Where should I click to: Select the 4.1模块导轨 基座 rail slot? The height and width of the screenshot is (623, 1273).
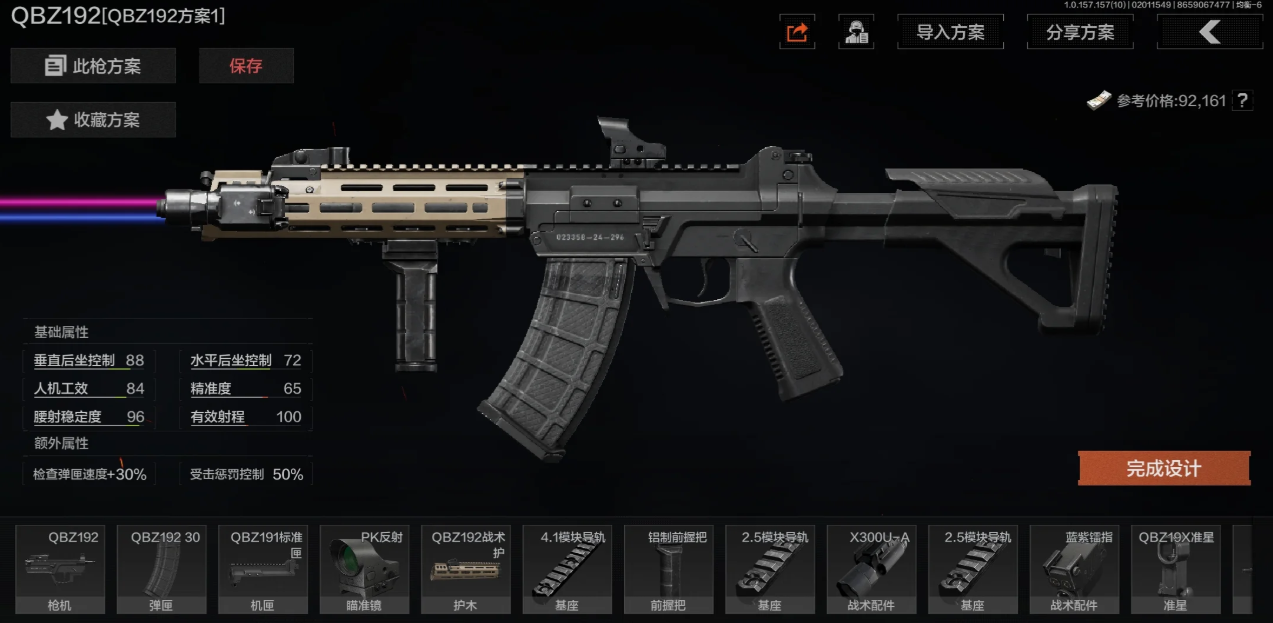pyautogui.click(x=567, y=570)
